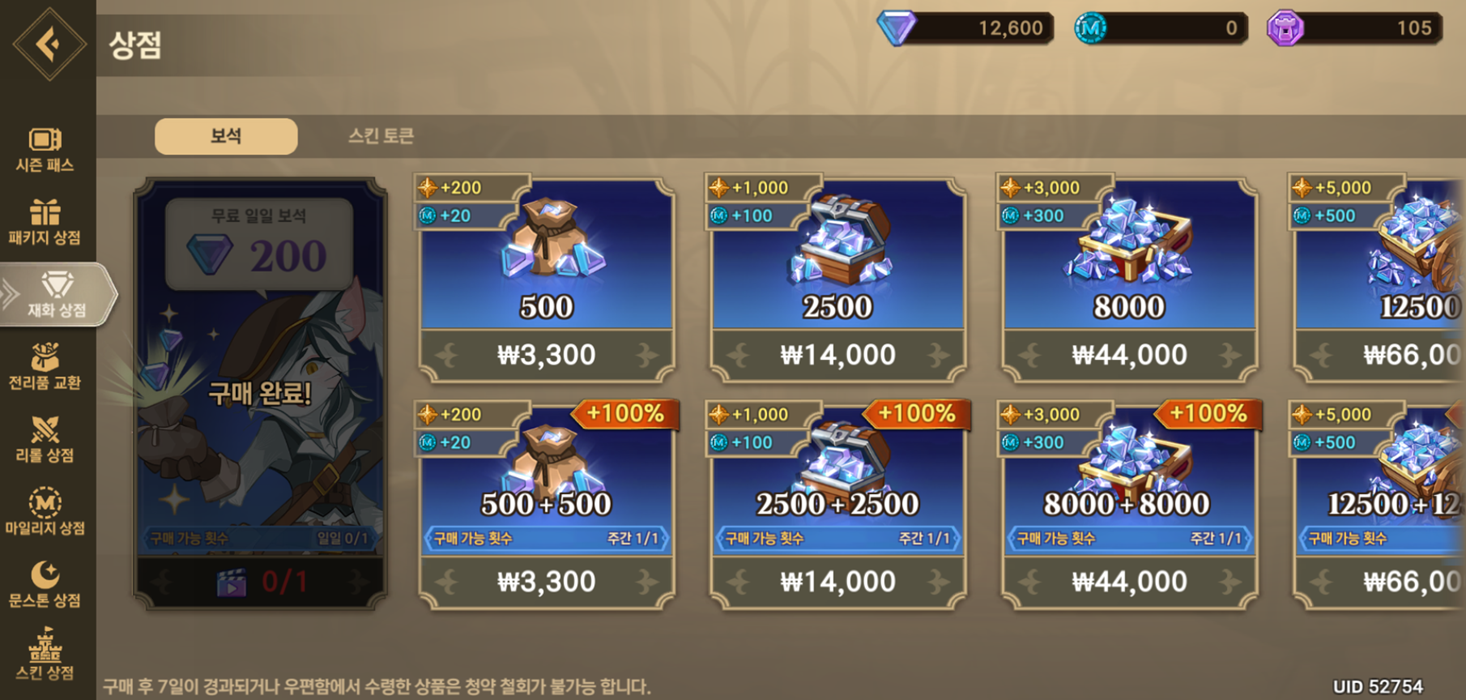Switch to the 보석 tab
This screenshot has width=1466, height=700.
click(x=226, y=136)
